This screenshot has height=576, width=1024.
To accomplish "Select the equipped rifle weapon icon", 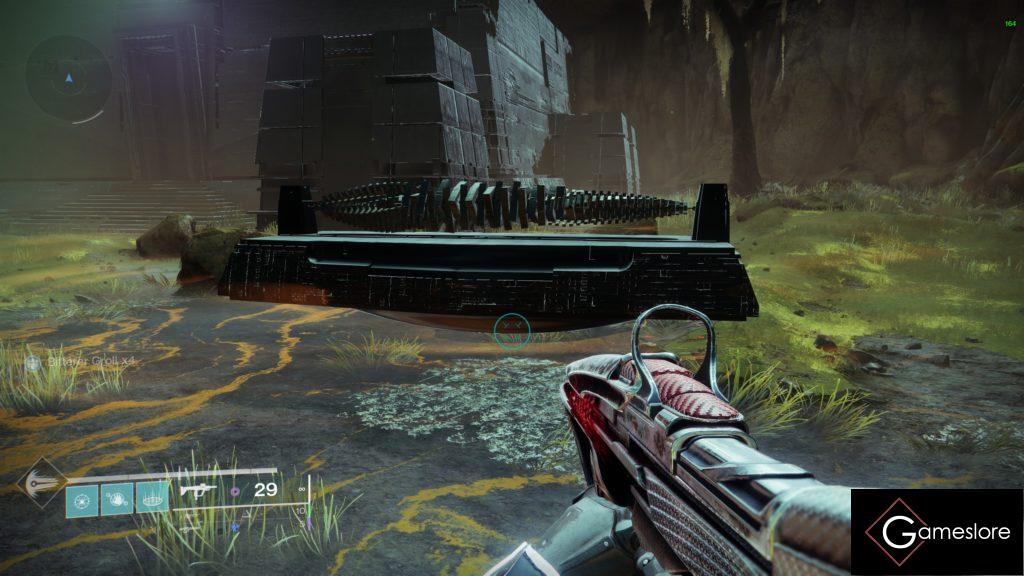I will coord(199,491).
